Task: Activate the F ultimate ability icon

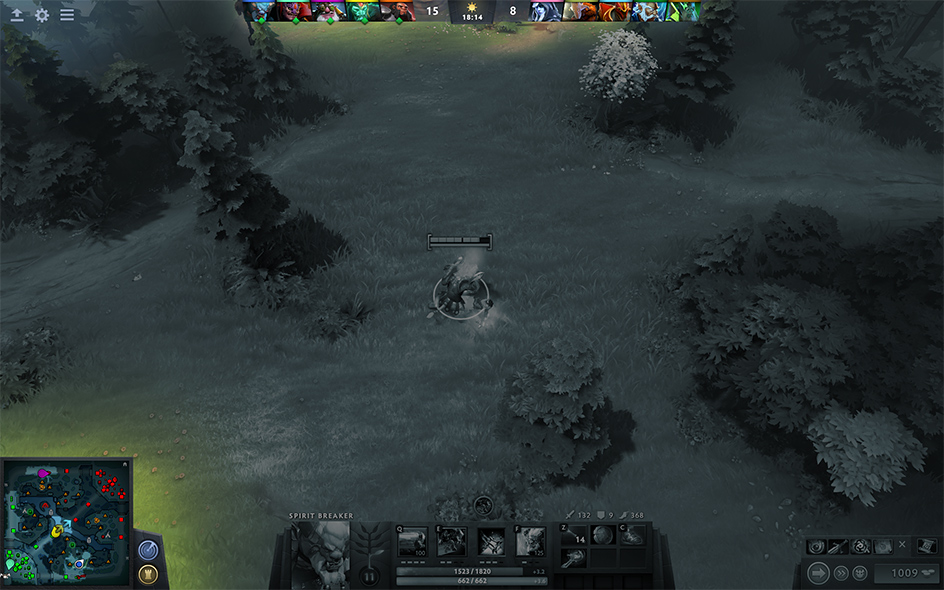Action: click(x=530, y=541)
